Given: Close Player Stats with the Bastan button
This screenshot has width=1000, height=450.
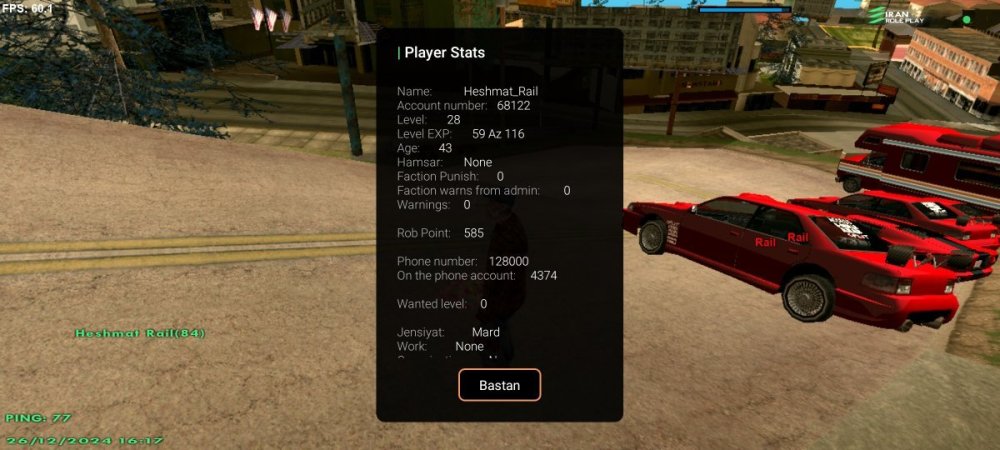Looking at the screenshot, I should pyautogui.click(x=499, y=385).
